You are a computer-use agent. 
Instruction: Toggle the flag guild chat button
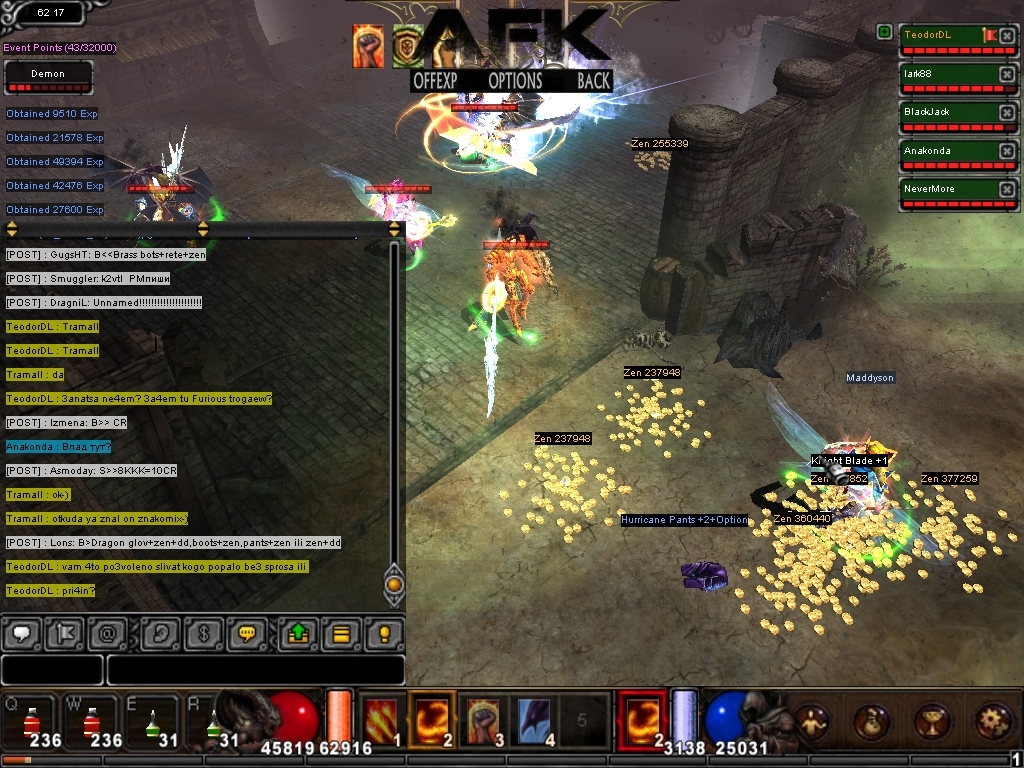[63, 633]
